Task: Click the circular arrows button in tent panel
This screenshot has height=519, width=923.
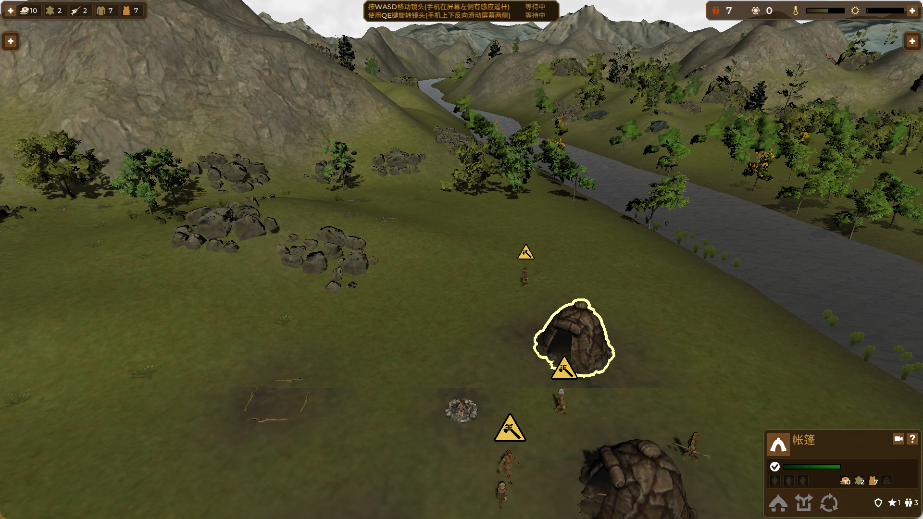Action: click(829, 503)
